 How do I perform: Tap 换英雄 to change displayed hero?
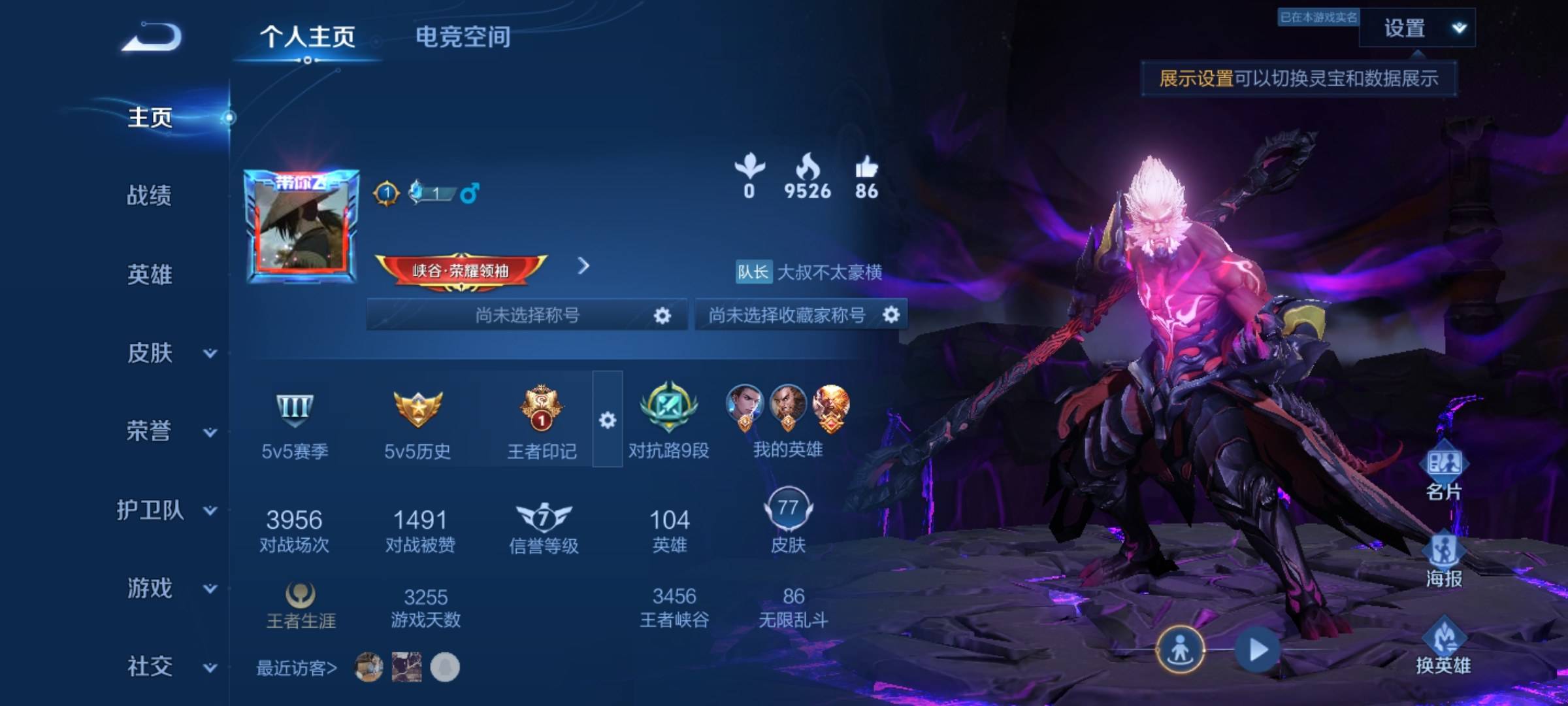point(1443,647)
